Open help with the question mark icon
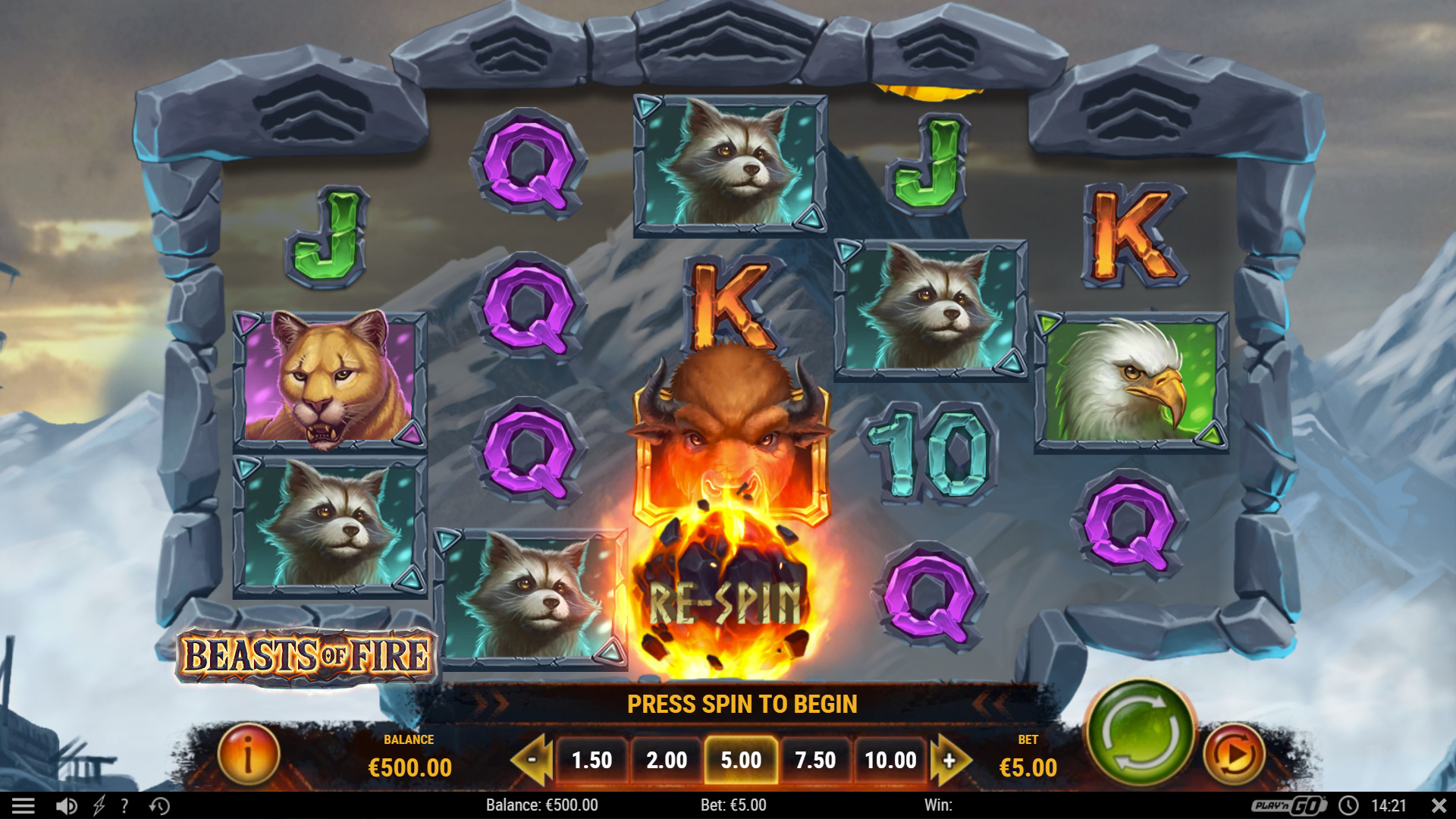Screen dimensions: 1456x819 tap(124, 805)
